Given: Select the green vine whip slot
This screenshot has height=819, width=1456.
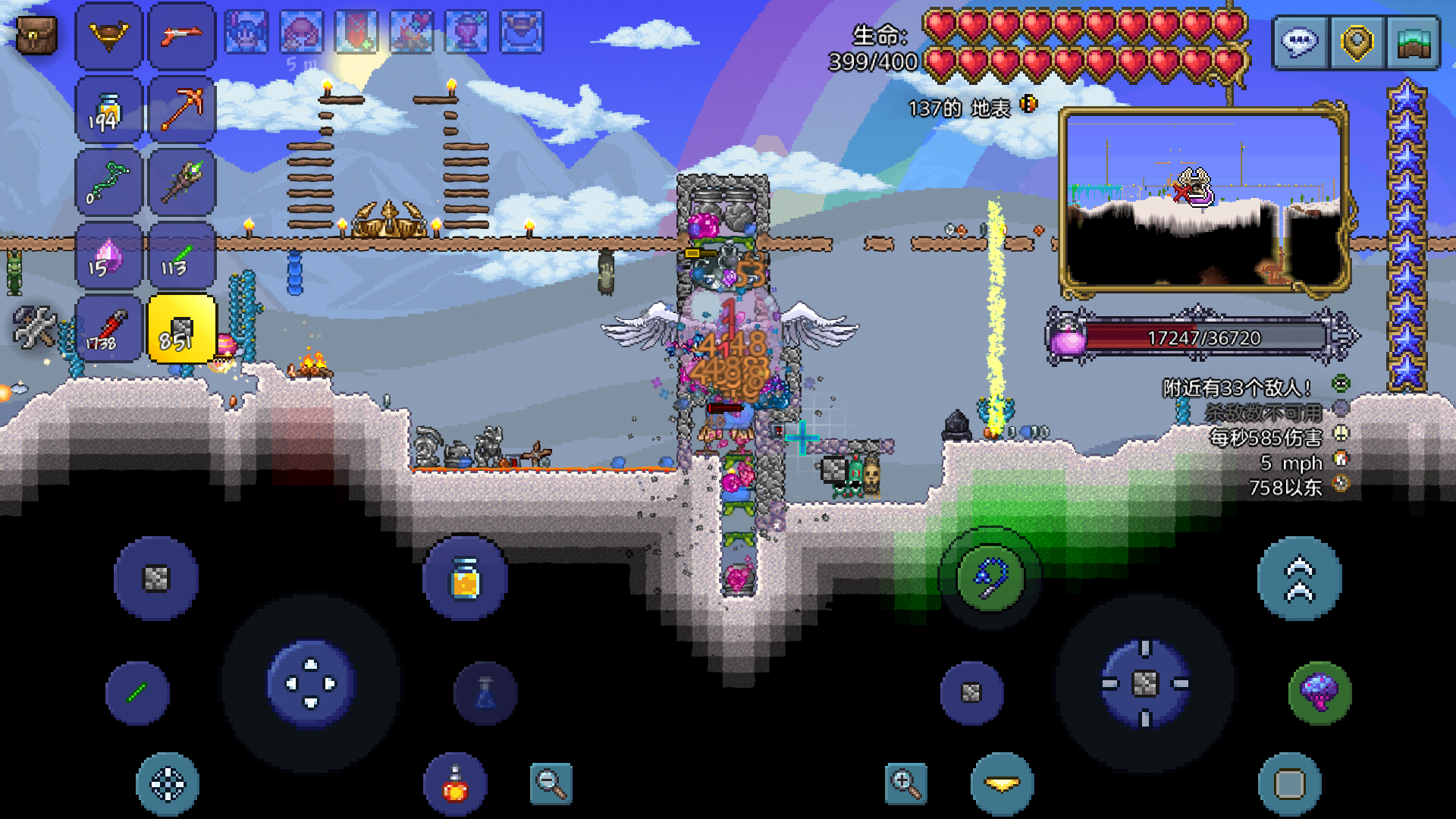Looking at the screenshot, I should 108,183.
